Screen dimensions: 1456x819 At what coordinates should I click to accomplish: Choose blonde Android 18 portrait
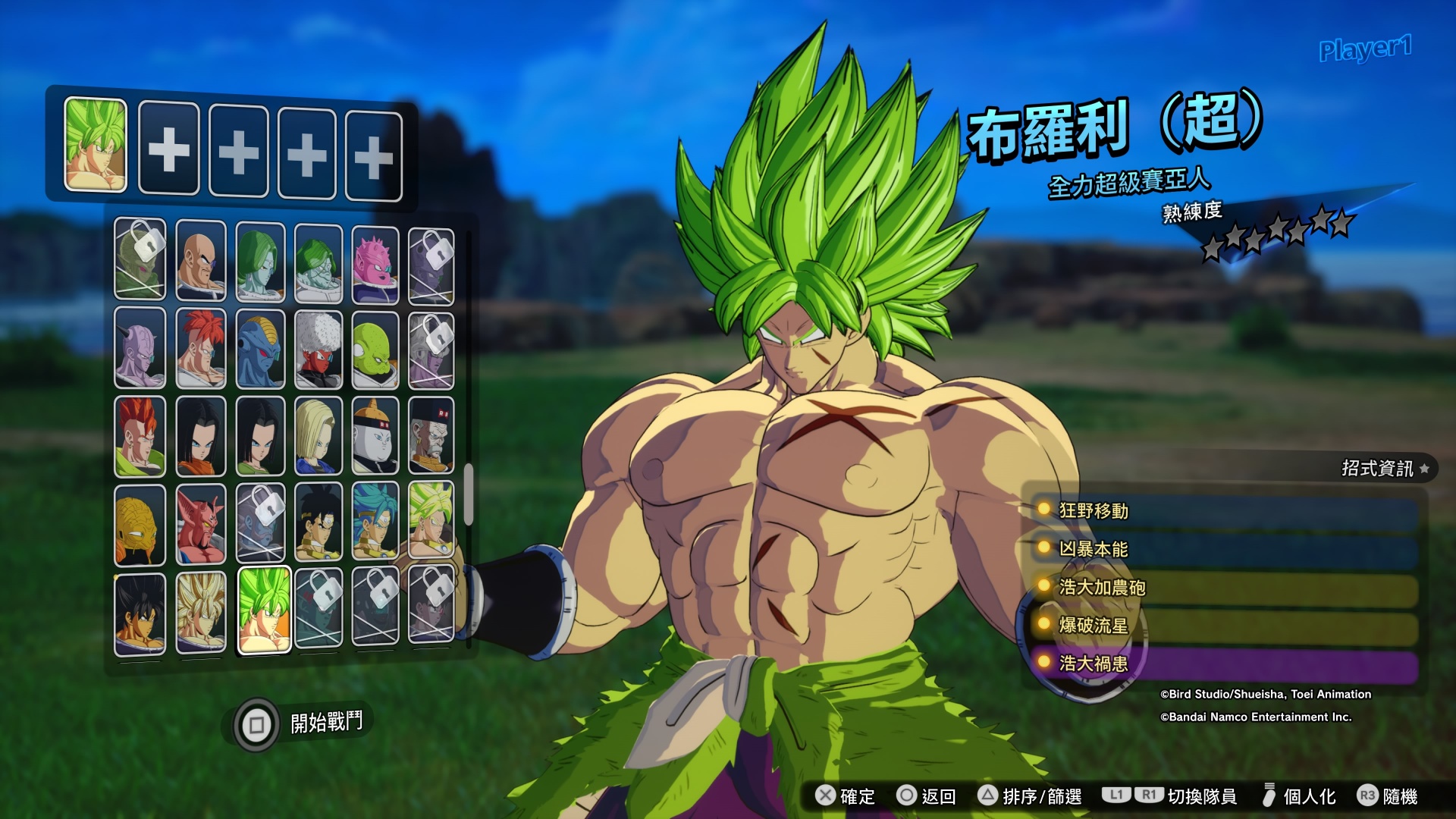click(318, 436)
